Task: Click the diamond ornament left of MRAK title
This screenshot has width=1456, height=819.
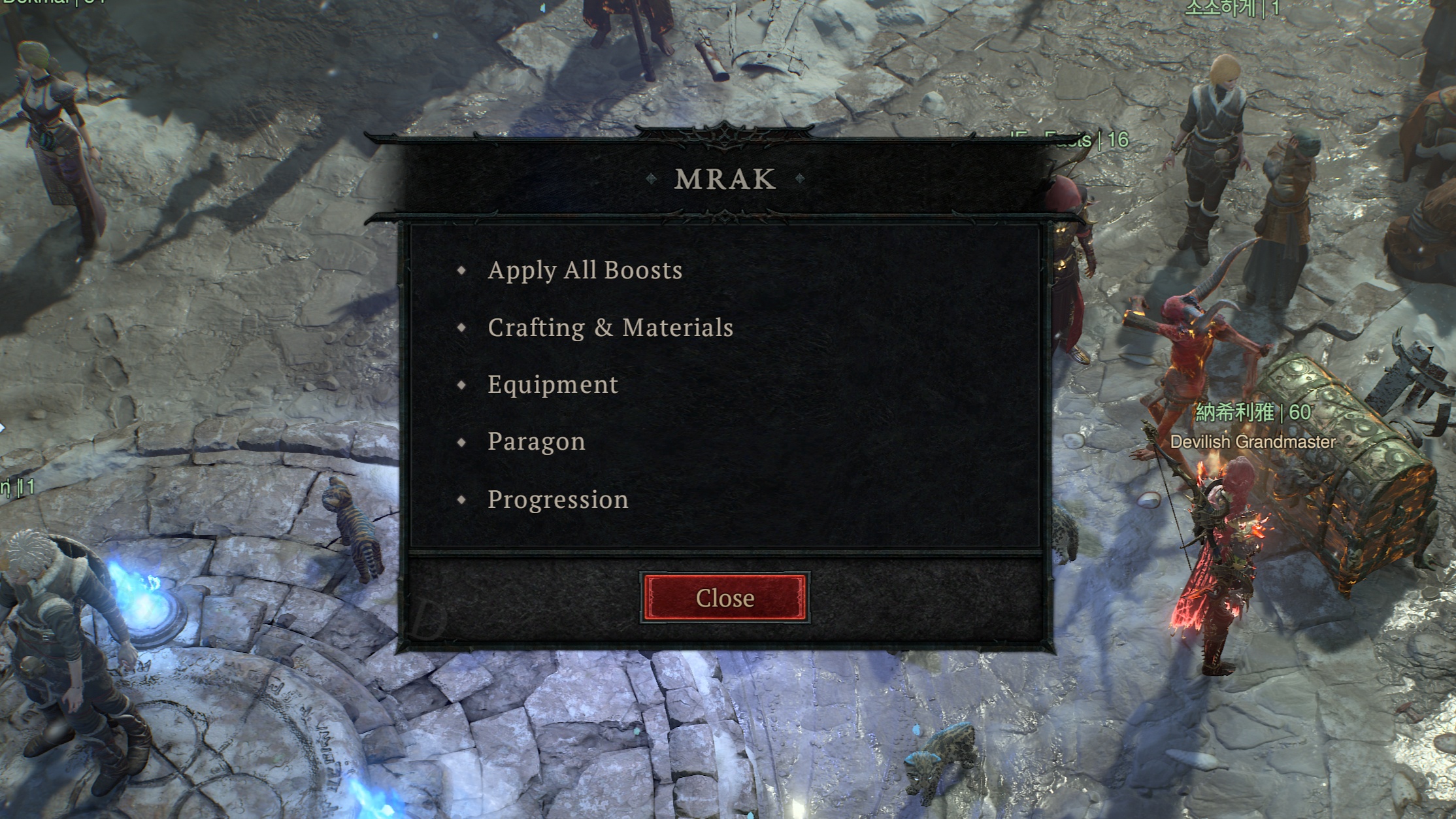Action: tap(650, 178)
